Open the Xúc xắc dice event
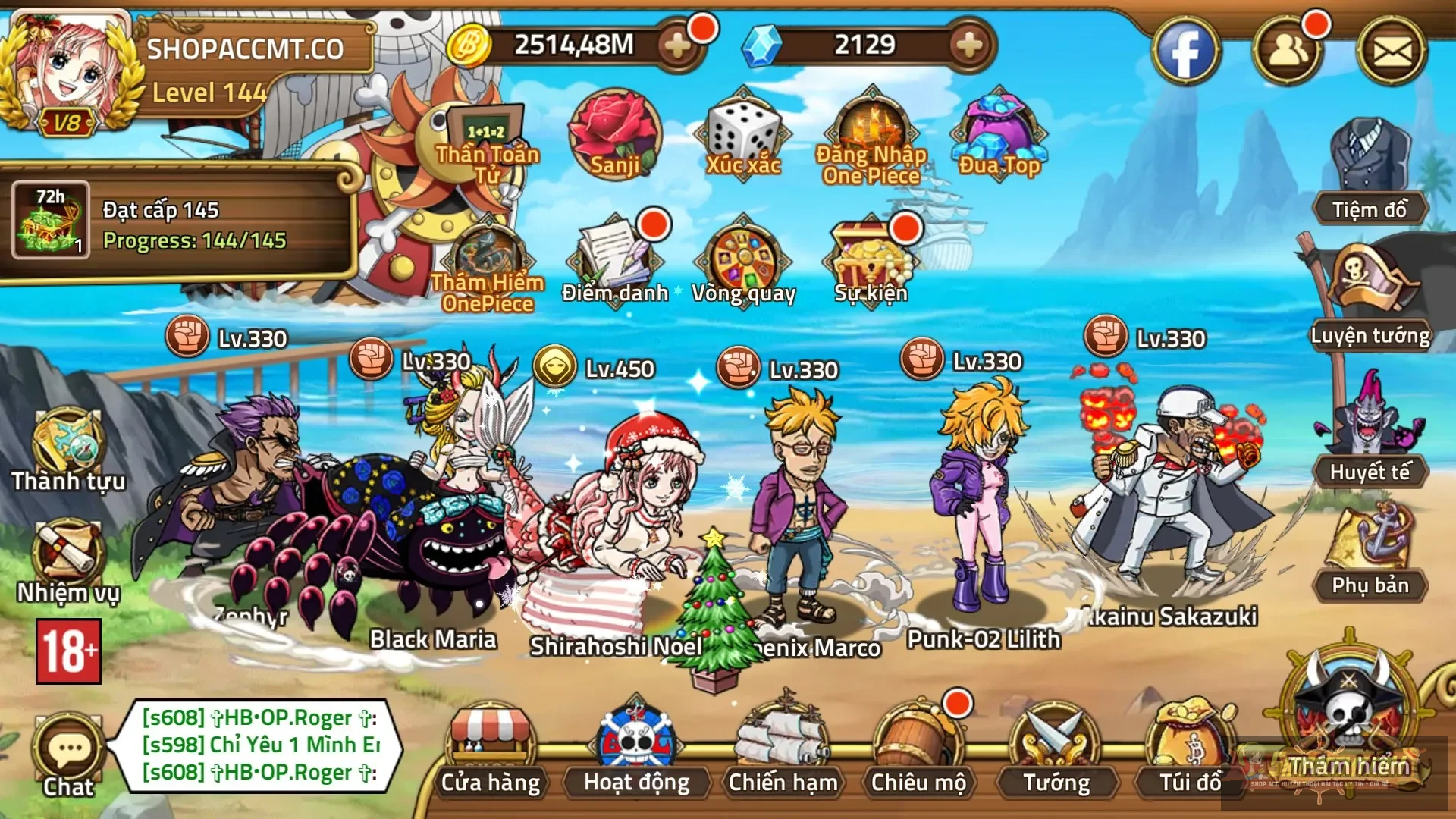This screenshot has height=819, width=1456. [742, 136]
